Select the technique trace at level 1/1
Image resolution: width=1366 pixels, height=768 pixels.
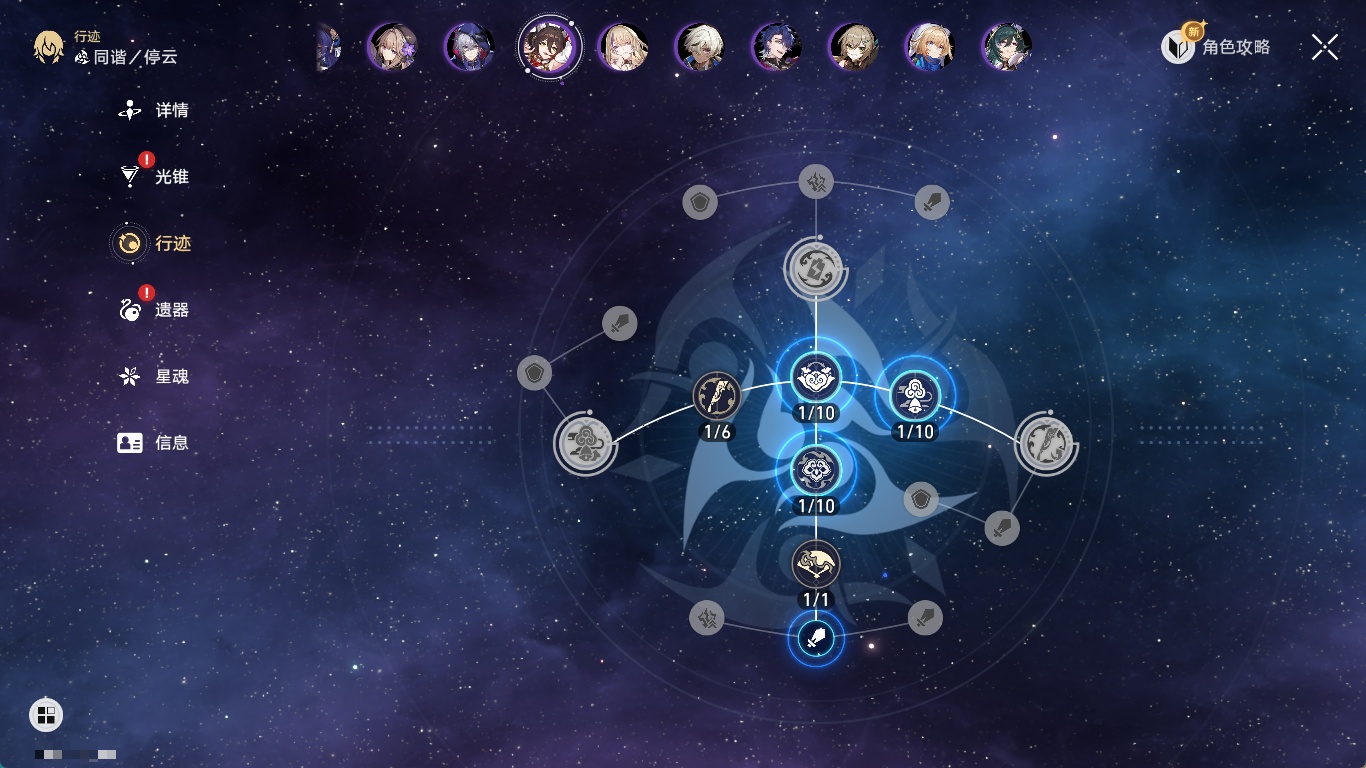click(x=816, y=565)
